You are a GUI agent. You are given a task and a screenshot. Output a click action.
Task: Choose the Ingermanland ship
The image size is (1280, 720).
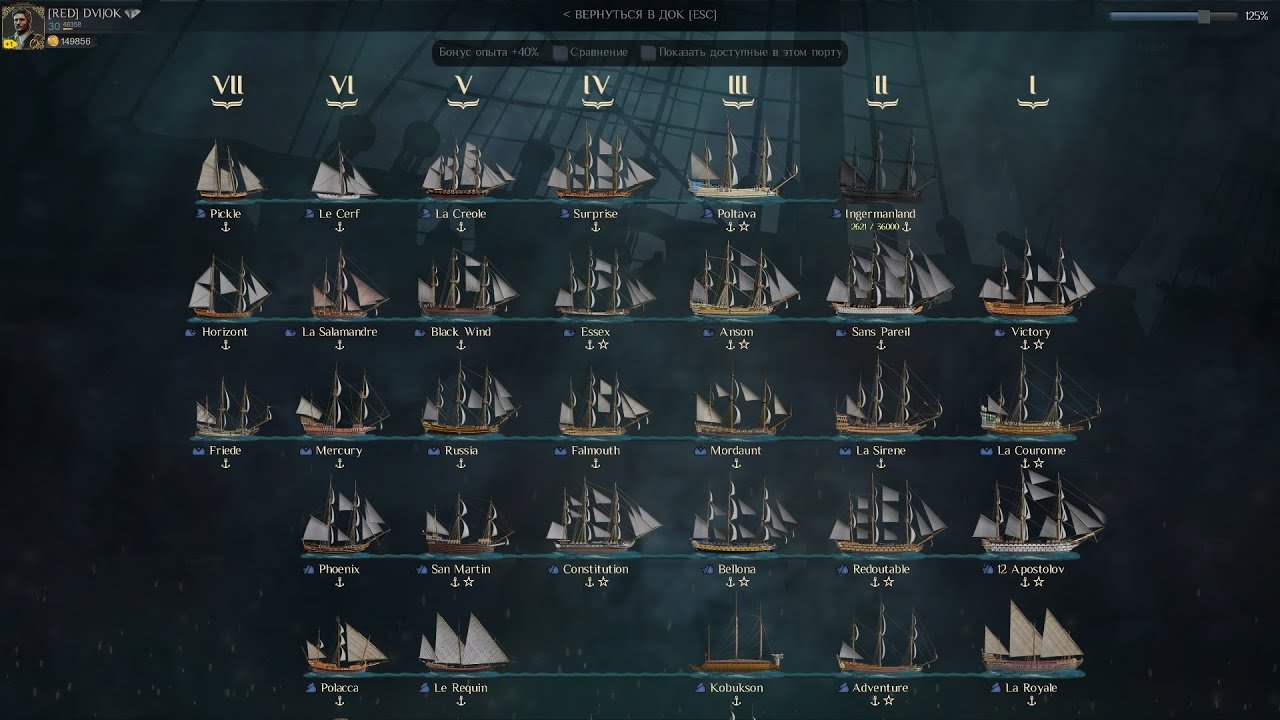[881, 170]
